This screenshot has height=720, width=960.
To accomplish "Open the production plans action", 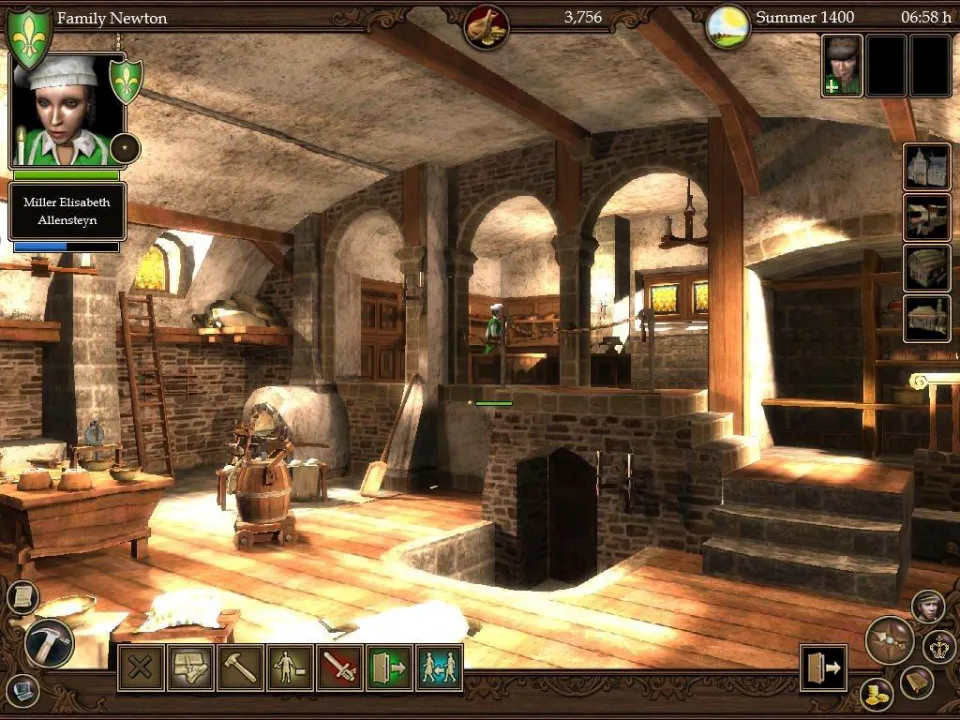I will click(190, 668).
